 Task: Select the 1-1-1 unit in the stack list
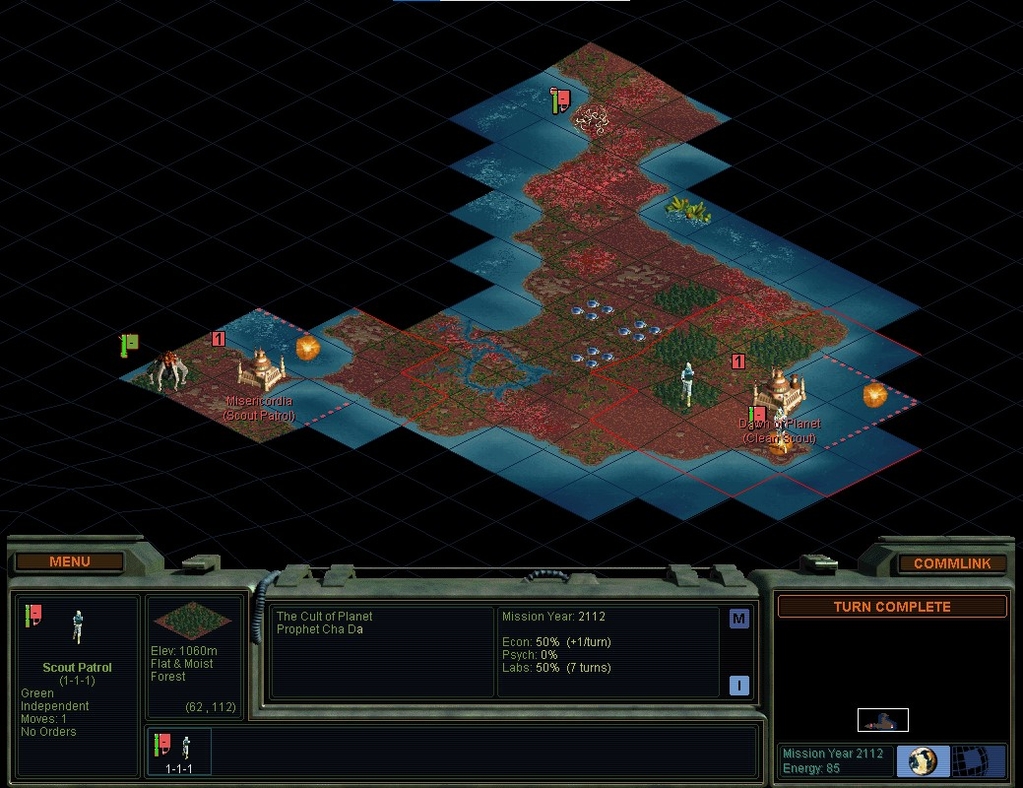pos(180,752)
